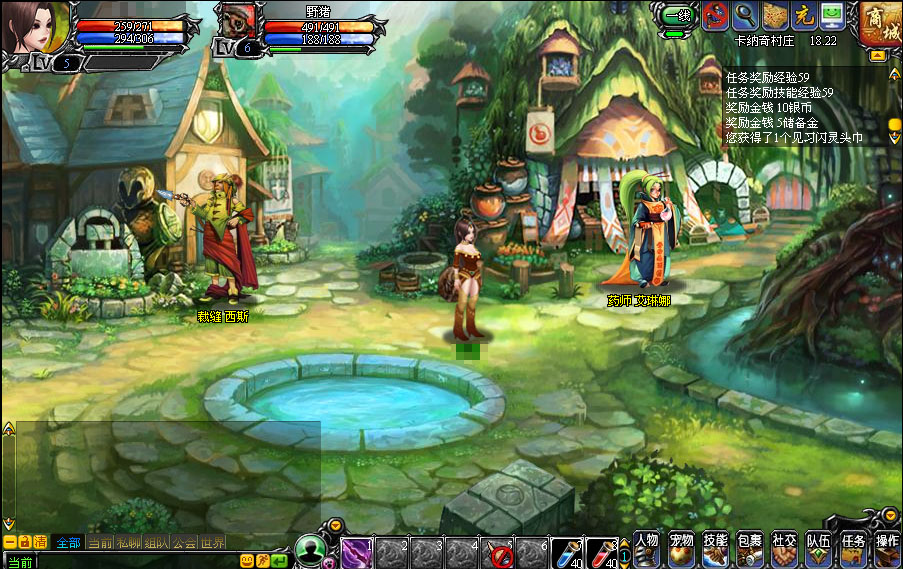The width and height of the screenshot is (903, 569).
Task: Switch chat to the 世界 tab
Action: (x=212, y=543)
